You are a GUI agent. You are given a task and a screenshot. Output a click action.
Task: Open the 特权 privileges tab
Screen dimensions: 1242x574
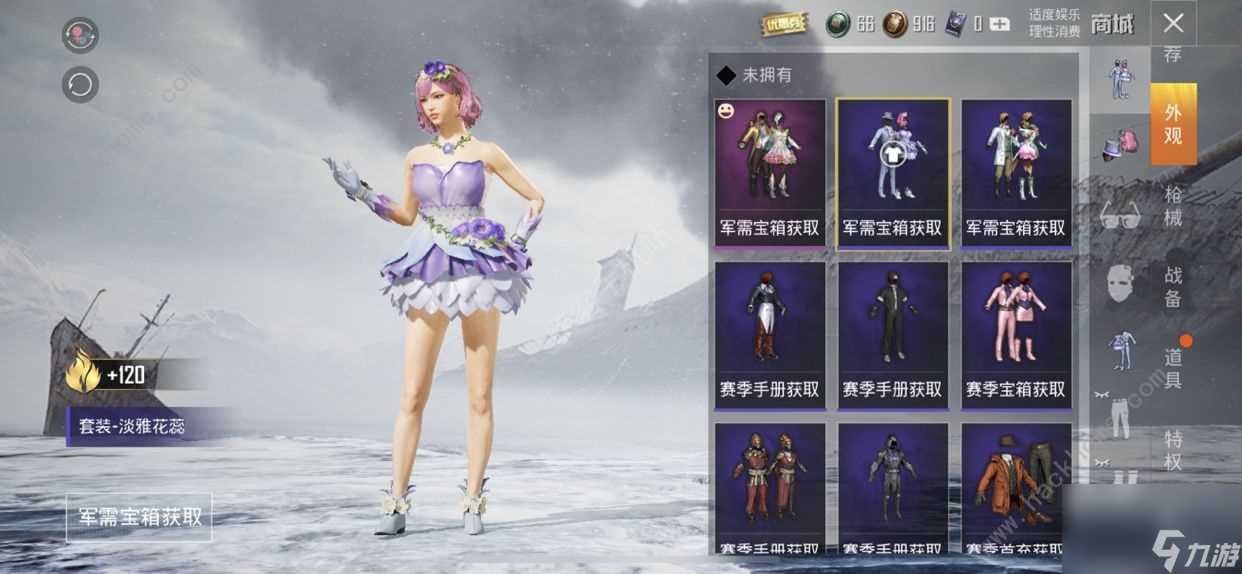[1173, 450]
